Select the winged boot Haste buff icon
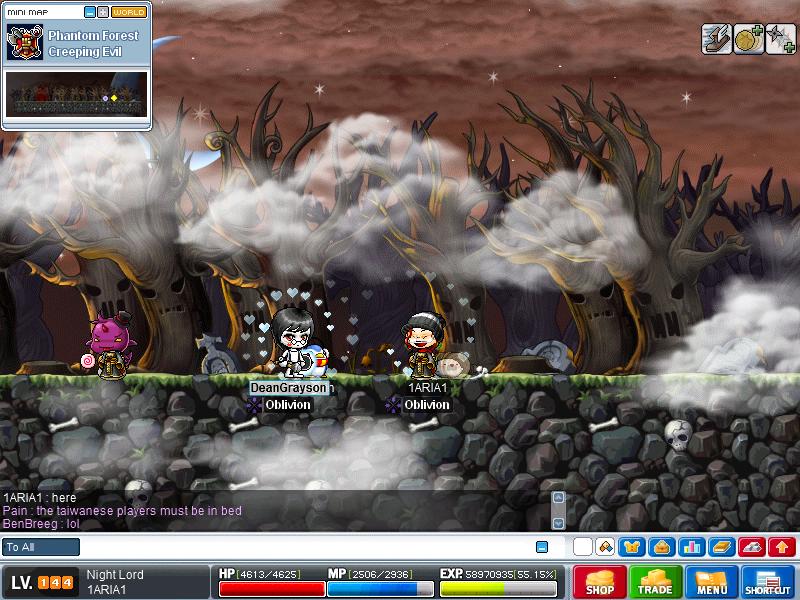The height and width of the screenshot is (600, 800). click(716, 39)
